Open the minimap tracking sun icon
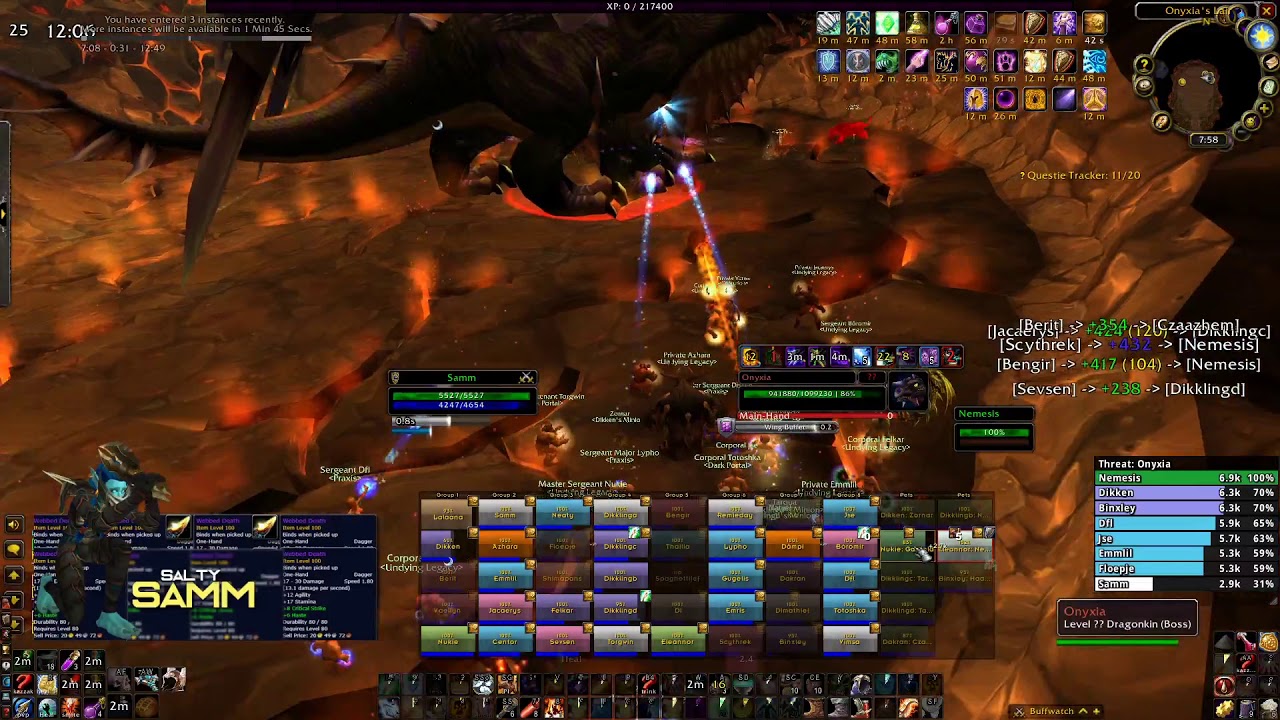This screenshot has width=1280, height=720. 1262,36
